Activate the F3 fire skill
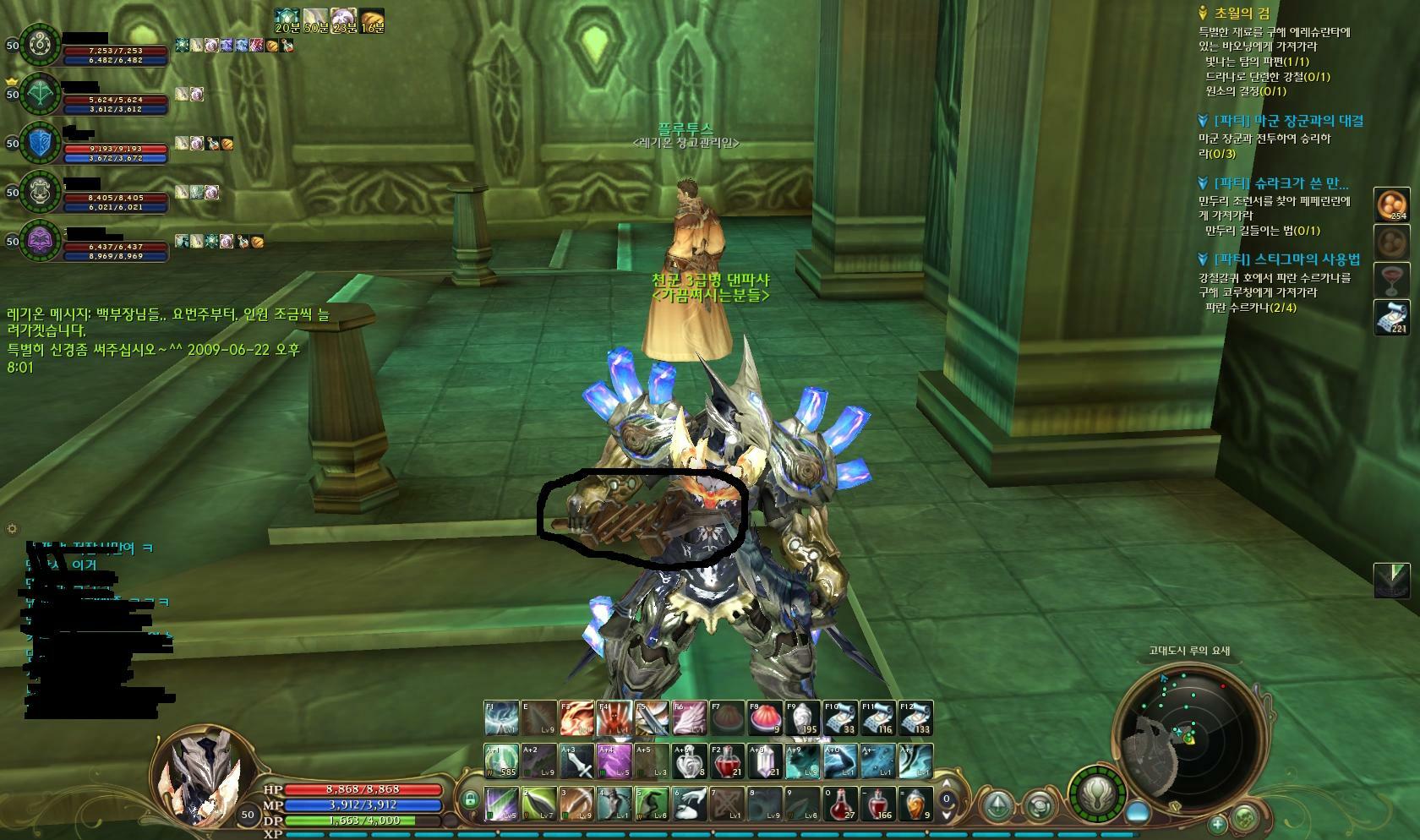This screenshot has width=1420, height=840. pos(576,718)
